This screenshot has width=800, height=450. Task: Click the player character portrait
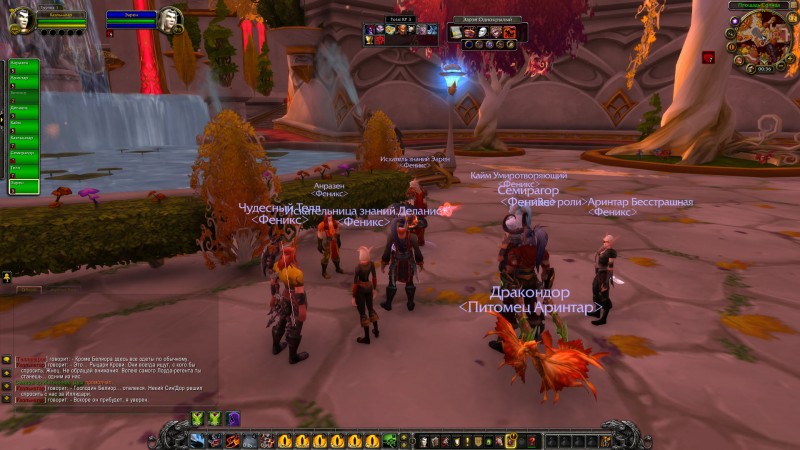tap(21, 20)
